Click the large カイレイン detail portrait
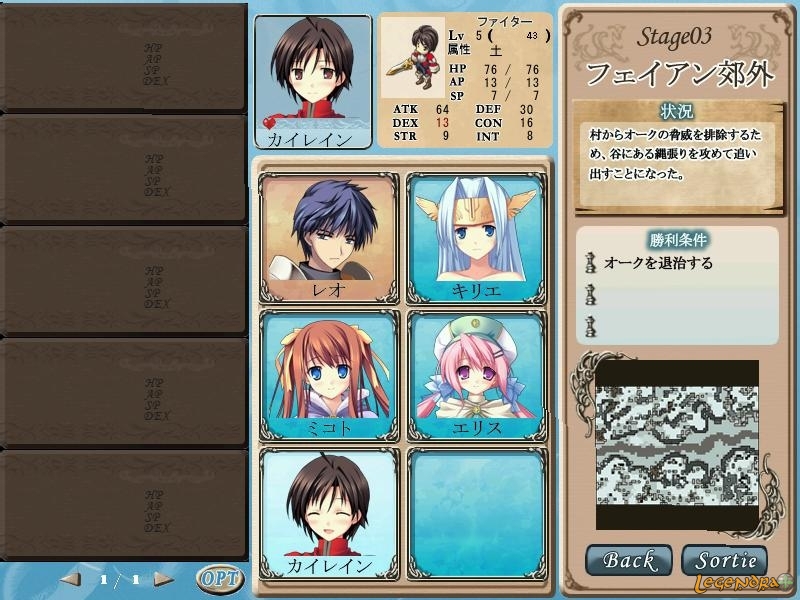Image resolution: width=800 pixels, height=600 pixels. 313,80
